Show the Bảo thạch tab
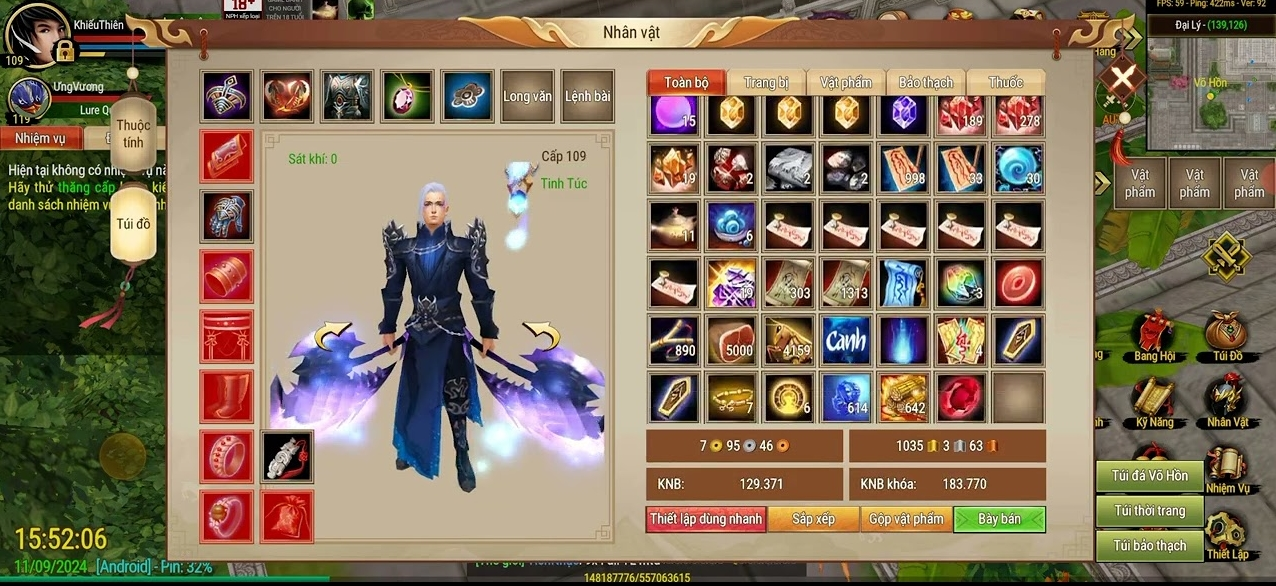1276x586 pixels. click(x=925, y=82)
